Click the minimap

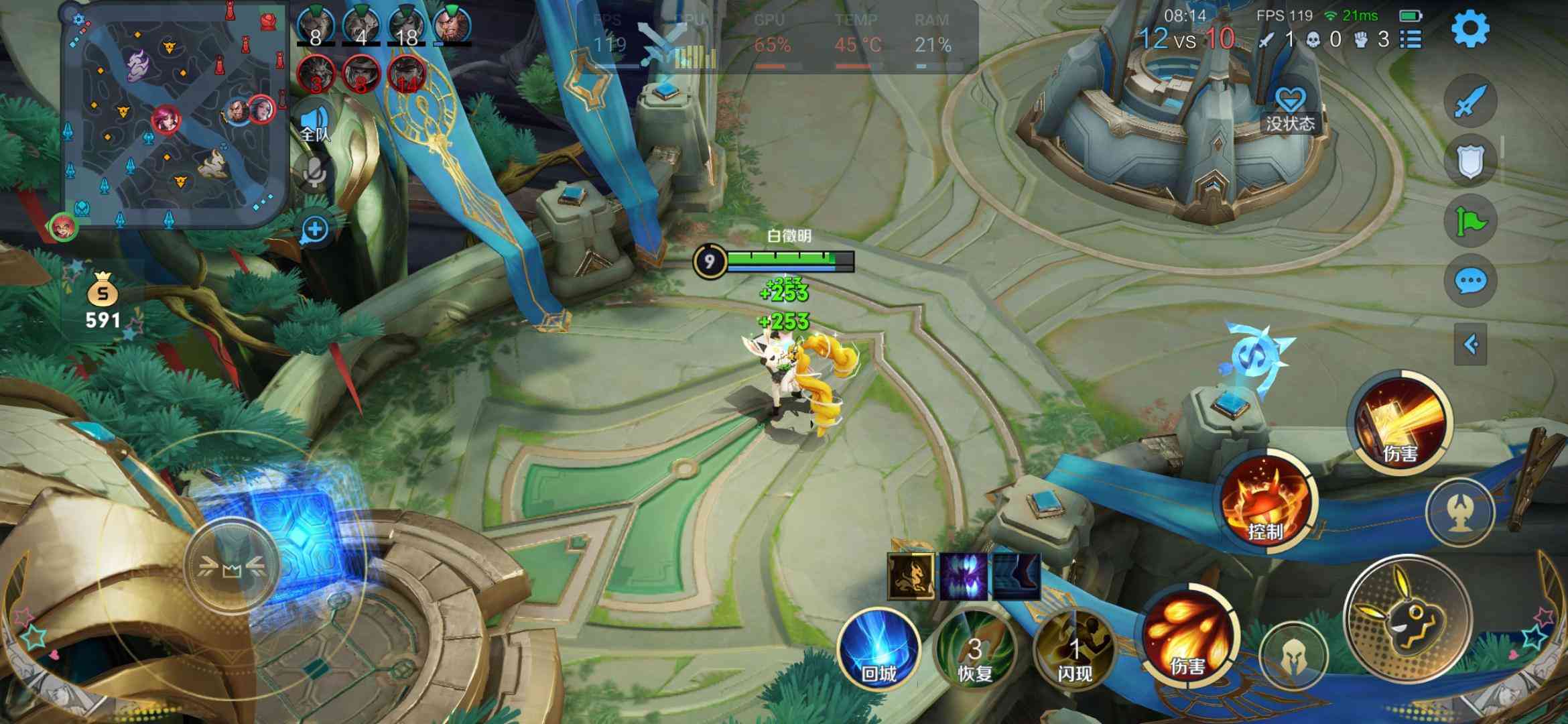tap(174, 114)
